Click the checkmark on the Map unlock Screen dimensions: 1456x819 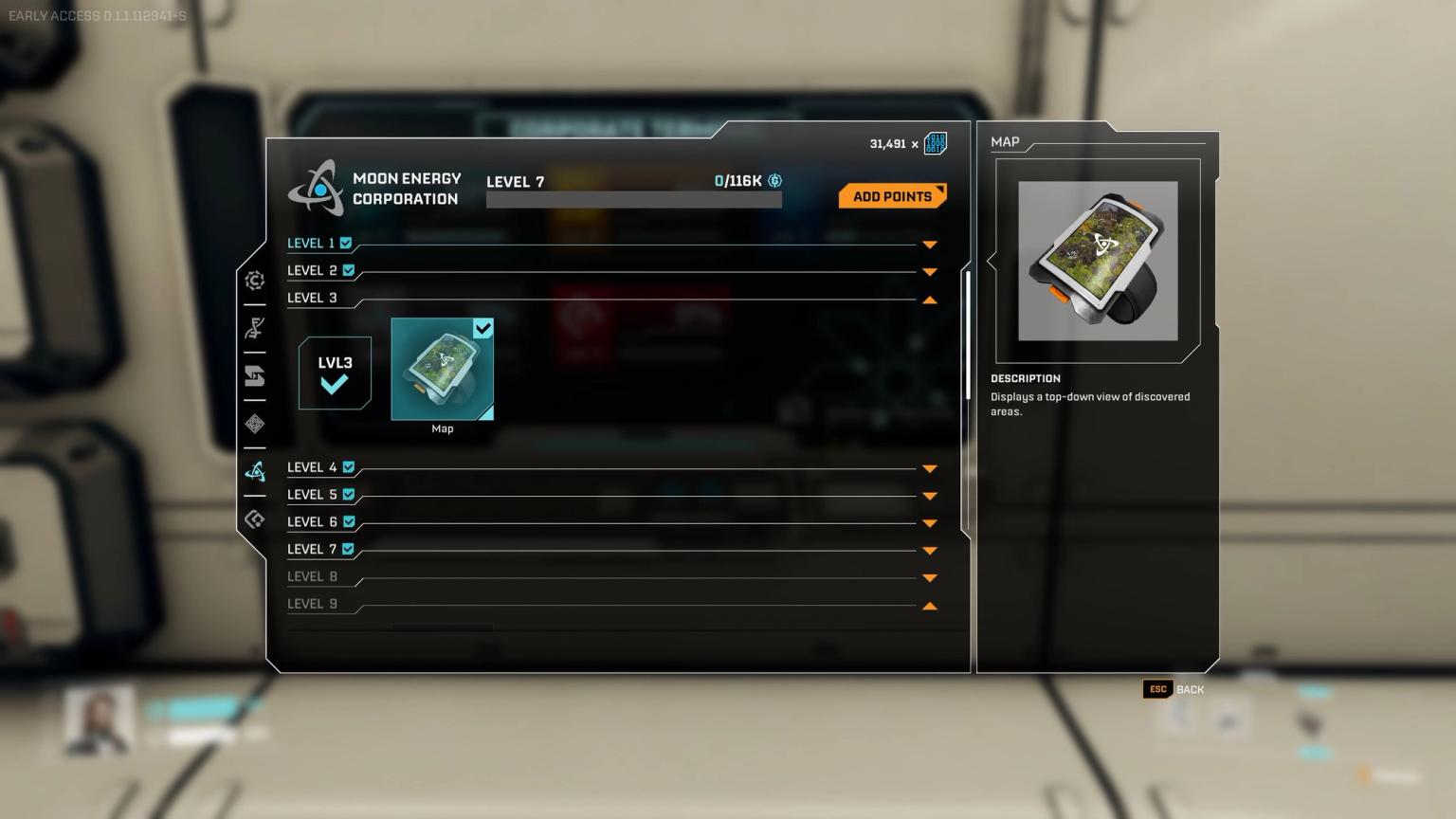483,329
